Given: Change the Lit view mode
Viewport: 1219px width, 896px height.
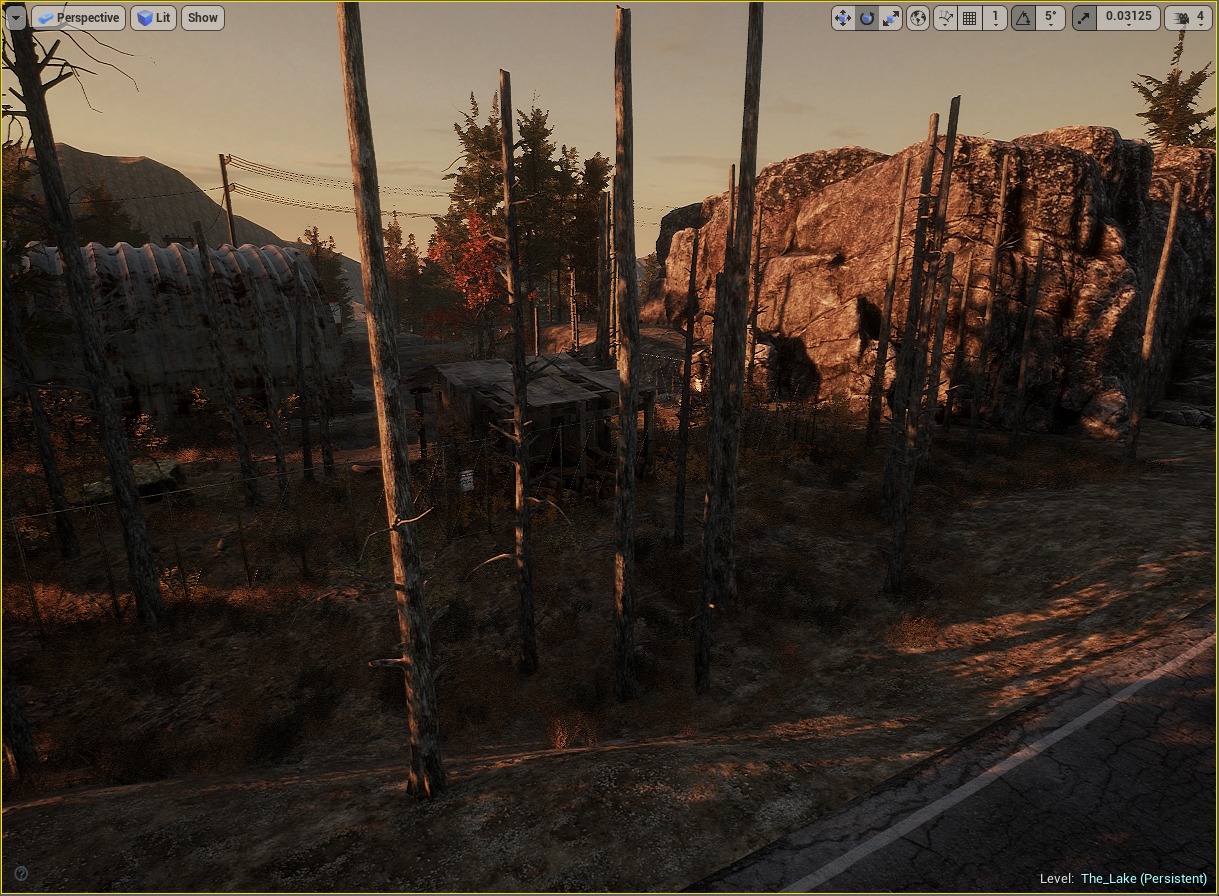Looking at the screenshot, I should coord(153,18).
